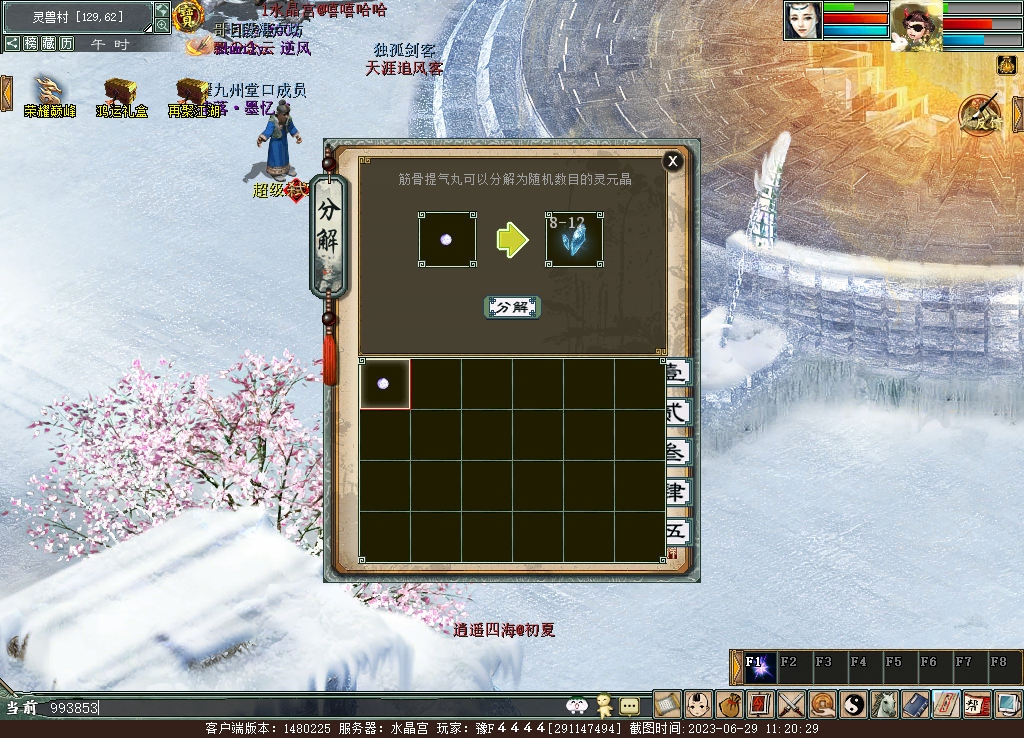Open the 榜 rankings button
This screenshot has height=738, width=1024.
click(x=31, y=44)
